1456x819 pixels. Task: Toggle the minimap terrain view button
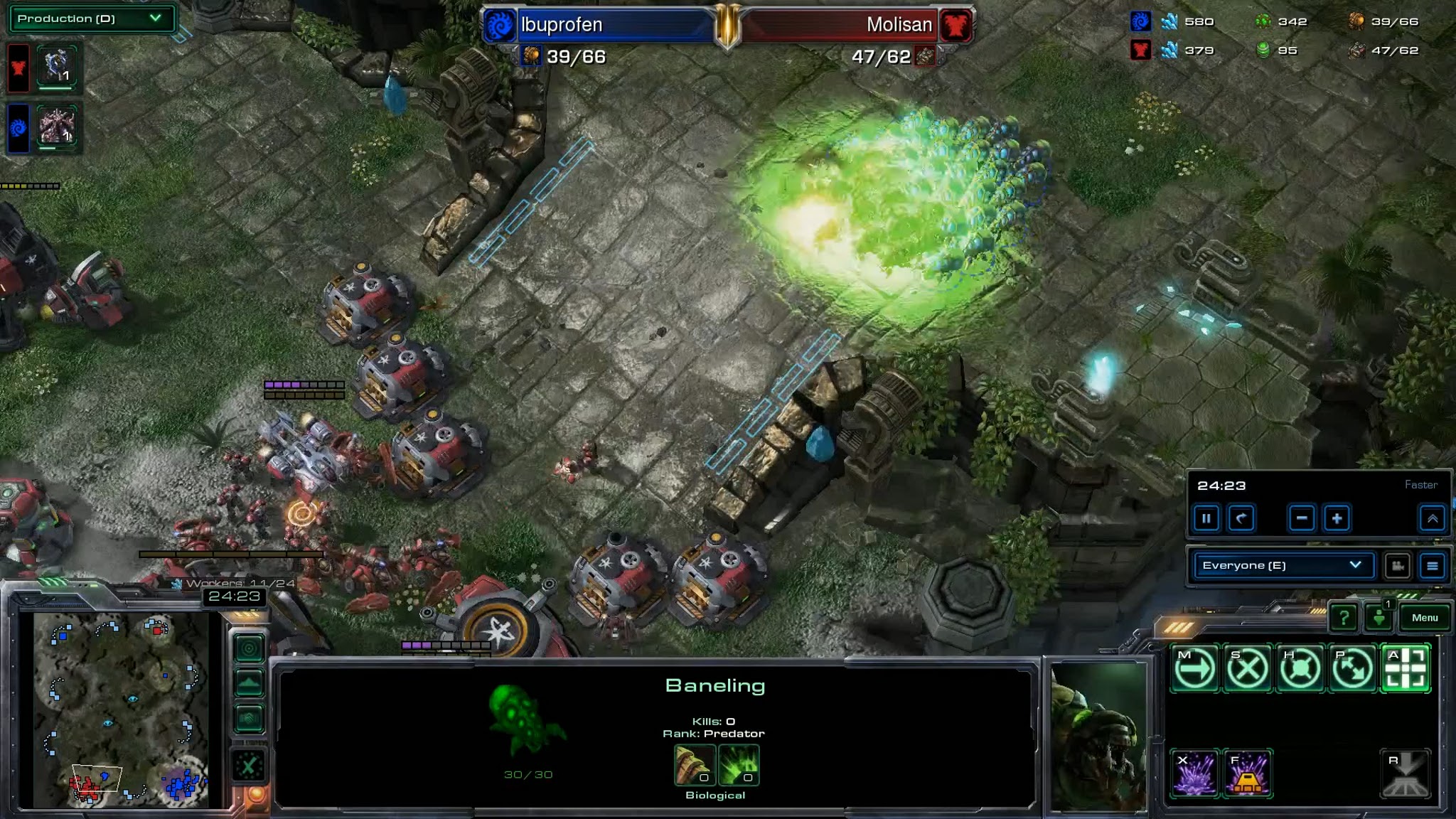click(249, 683)
